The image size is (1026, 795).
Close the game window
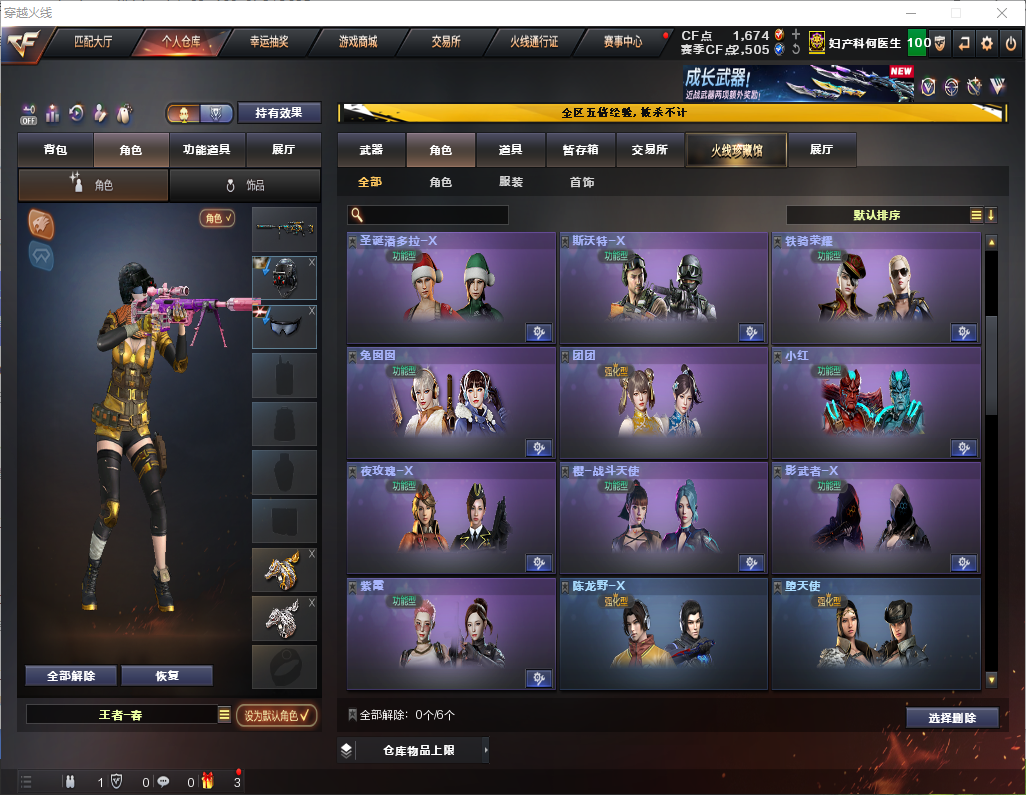click(1001, 13)
